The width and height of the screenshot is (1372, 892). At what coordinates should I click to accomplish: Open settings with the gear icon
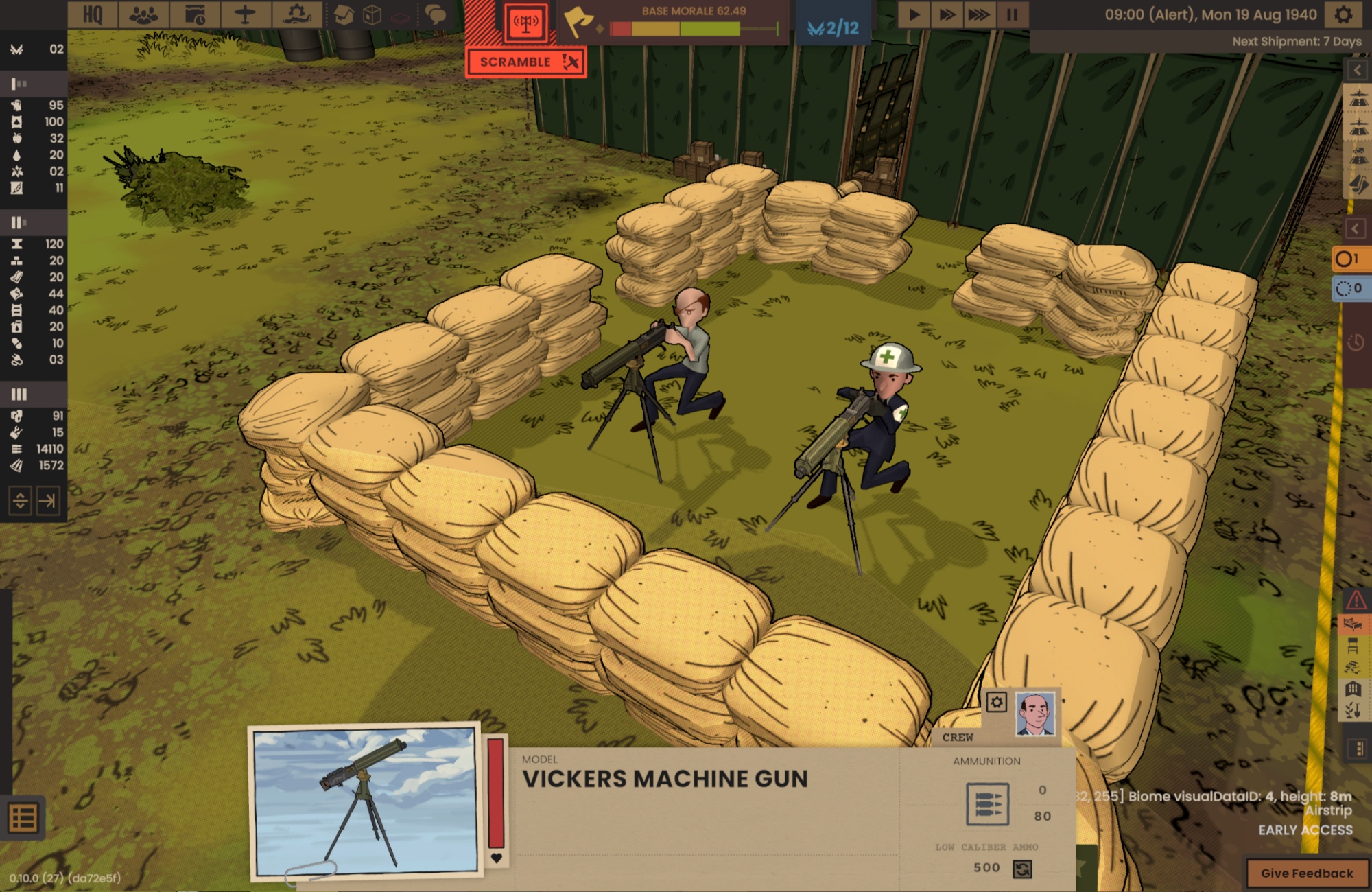(1343, 14)
